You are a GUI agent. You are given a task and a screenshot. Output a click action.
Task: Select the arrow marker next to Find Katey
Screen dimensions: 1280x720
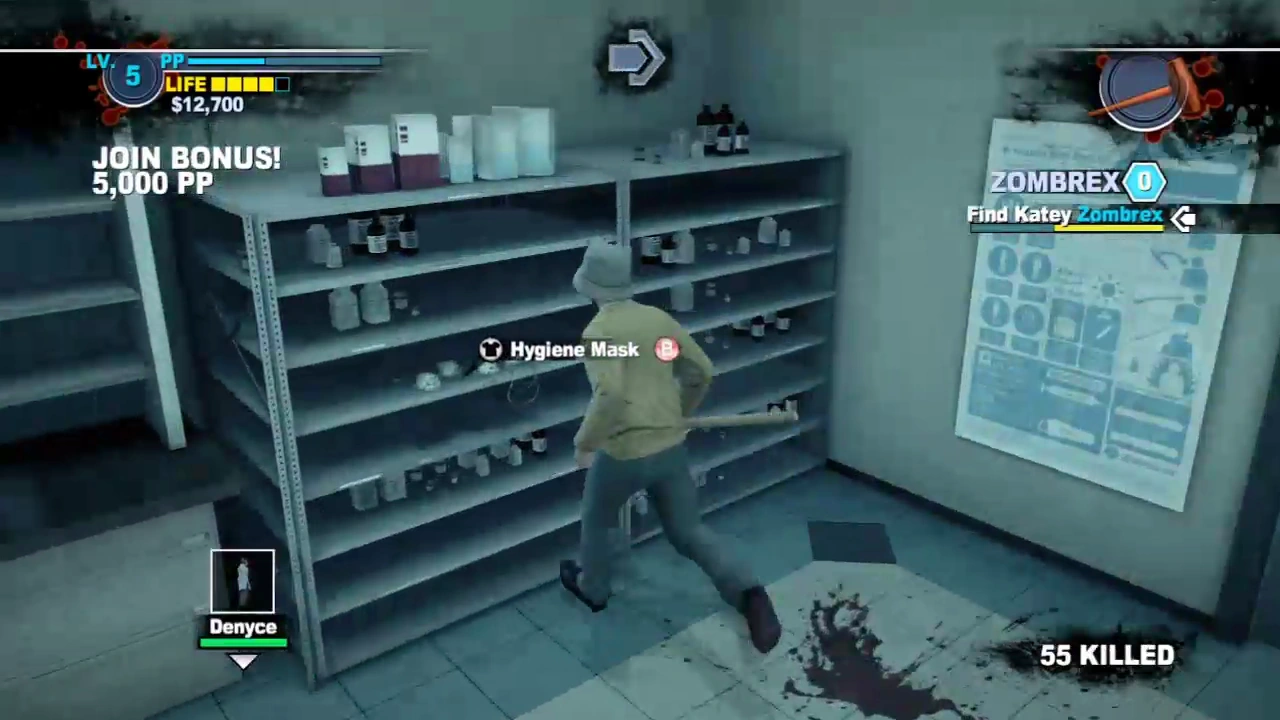point(1184,217)
